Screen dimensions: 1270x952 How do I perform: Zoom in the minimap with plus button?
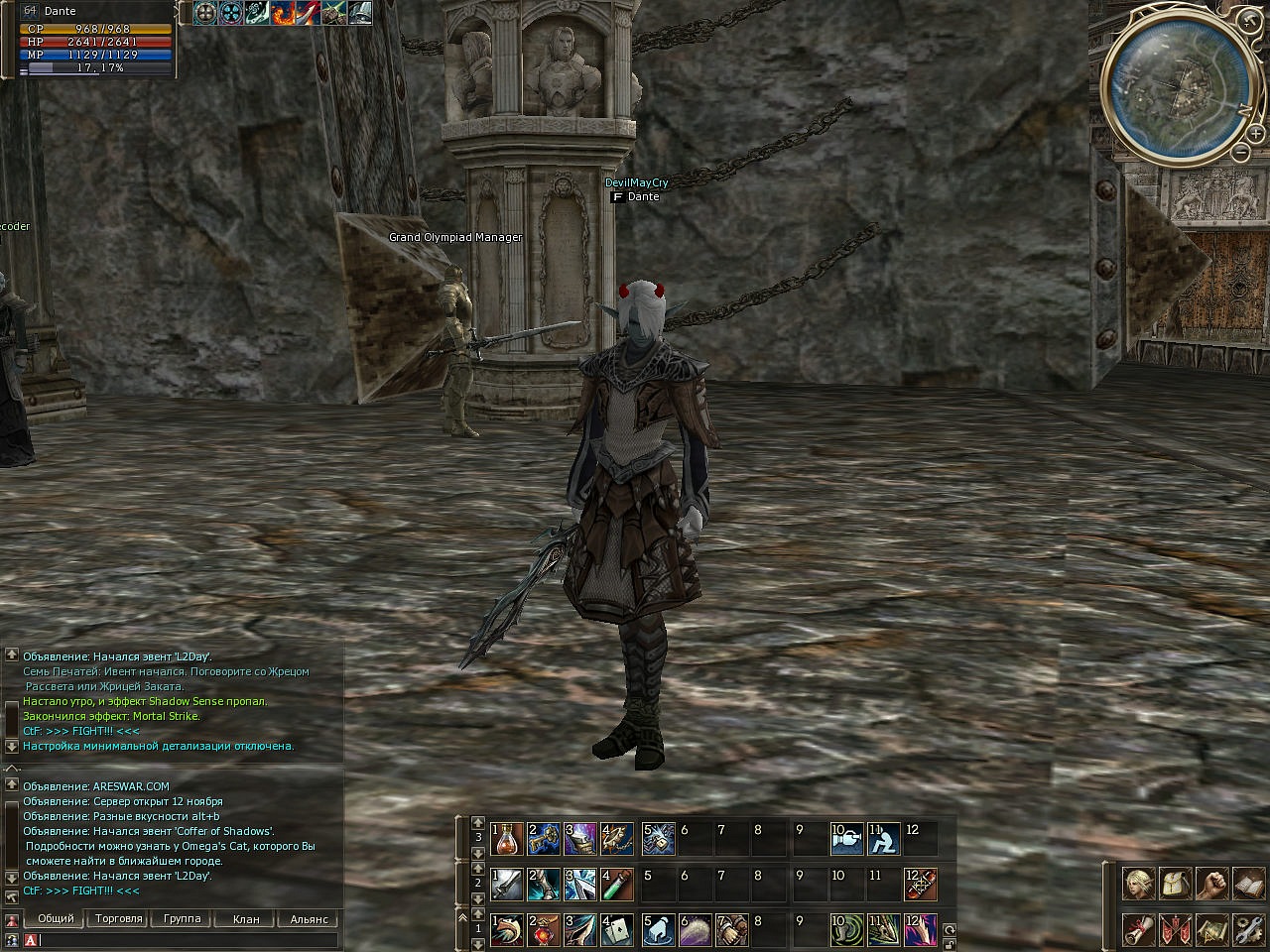click(1256, 134)
